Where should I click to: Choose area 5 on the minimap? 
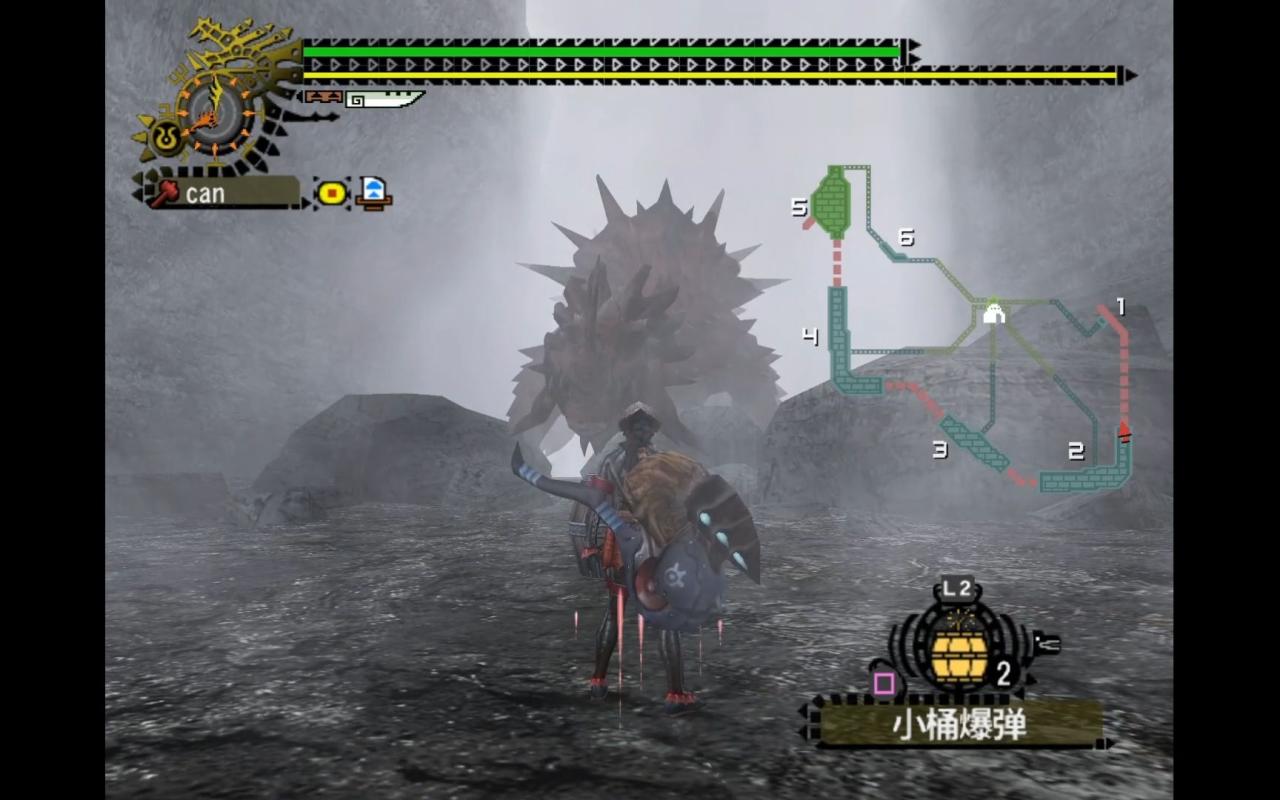[x=831, y=201]
